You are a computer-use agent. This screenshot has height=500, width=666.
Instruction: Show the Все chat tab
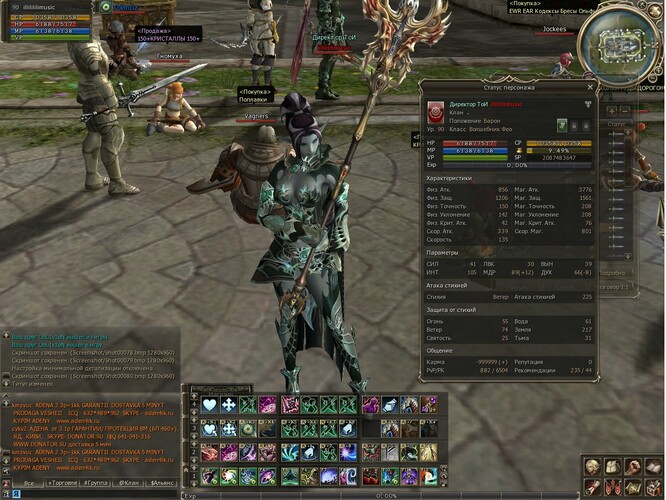pos(28,482)
